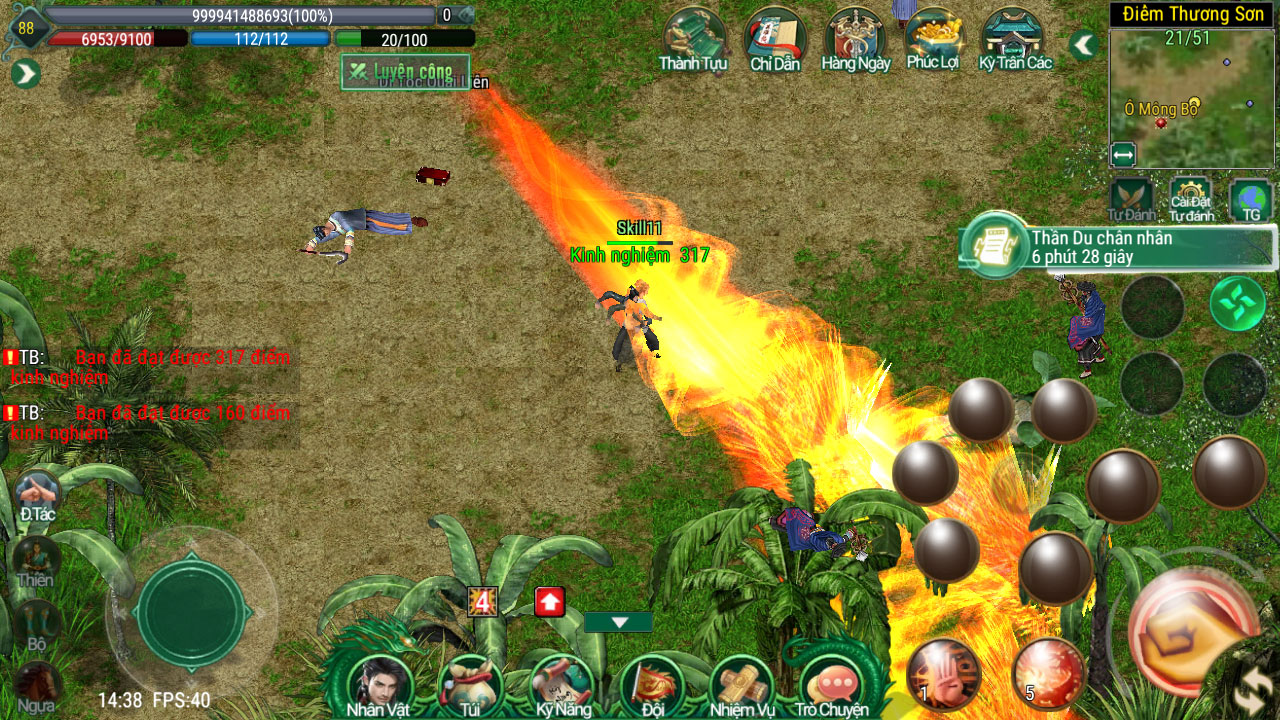Open the TG world map icon

pos(1251,198)
